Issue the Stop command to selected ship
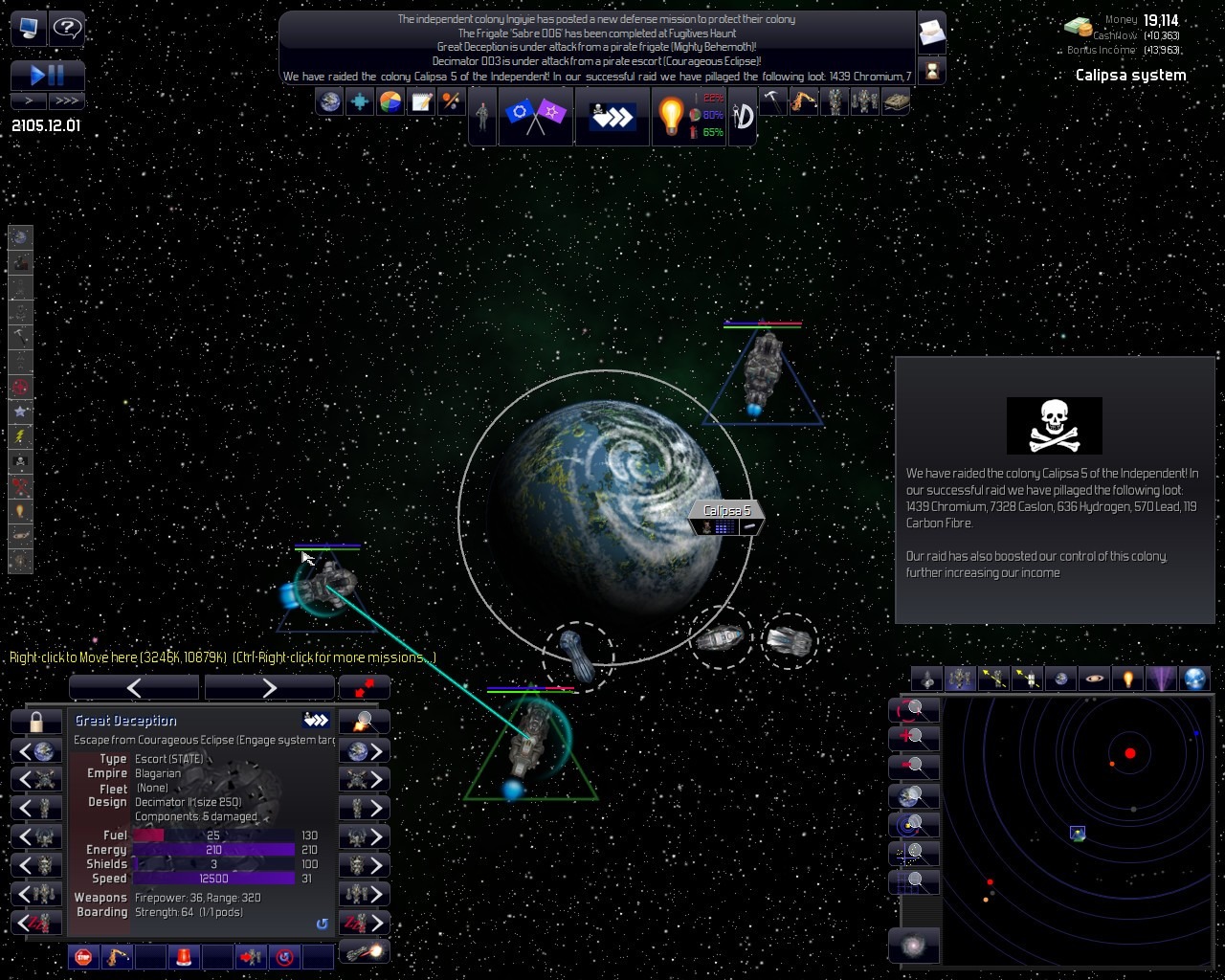Image resolution: width=1225 pixels, height=980 pixels. pos(83,956)
